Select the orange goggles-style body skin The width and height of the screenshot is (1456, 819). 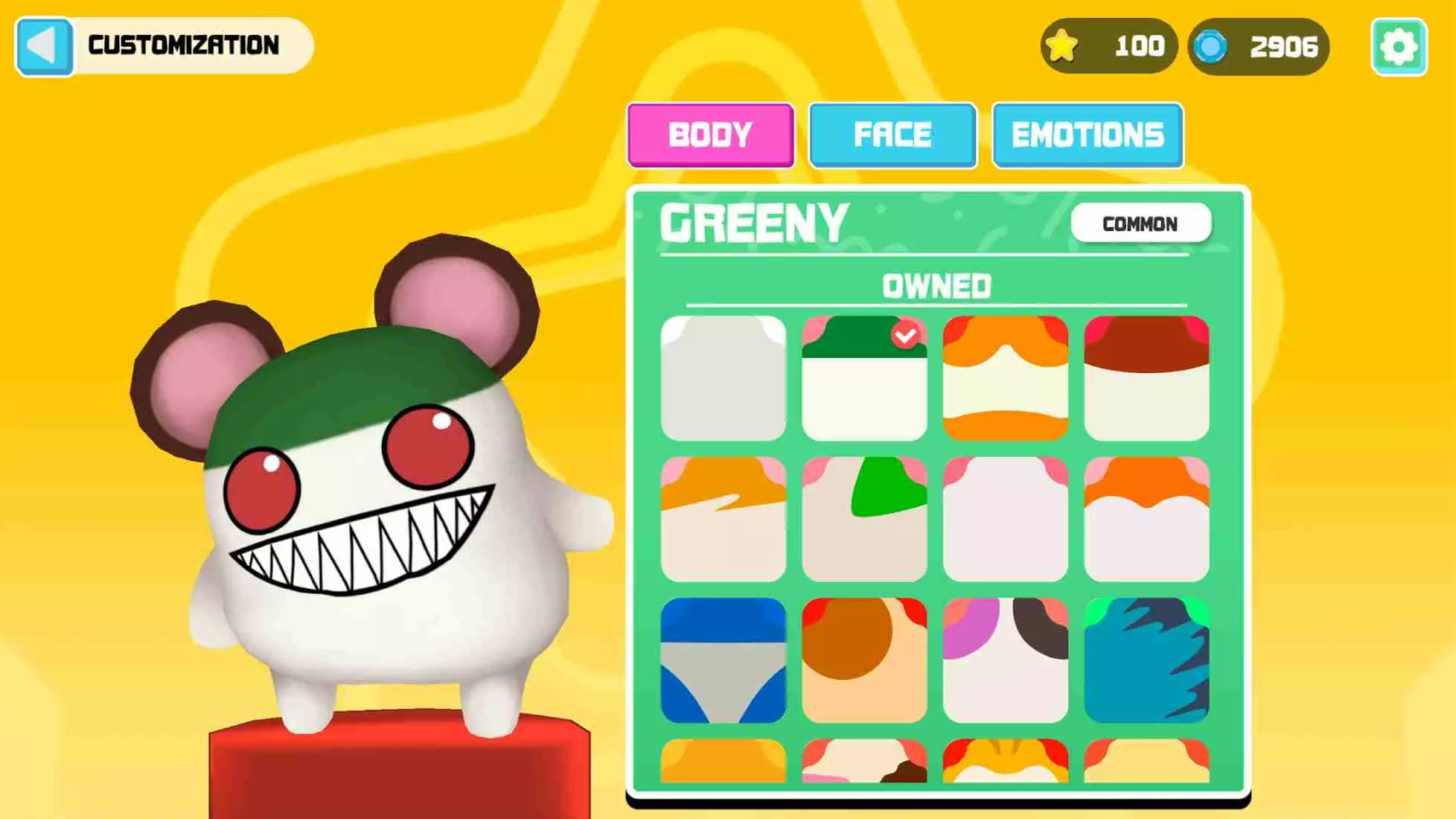point(1004,378)
